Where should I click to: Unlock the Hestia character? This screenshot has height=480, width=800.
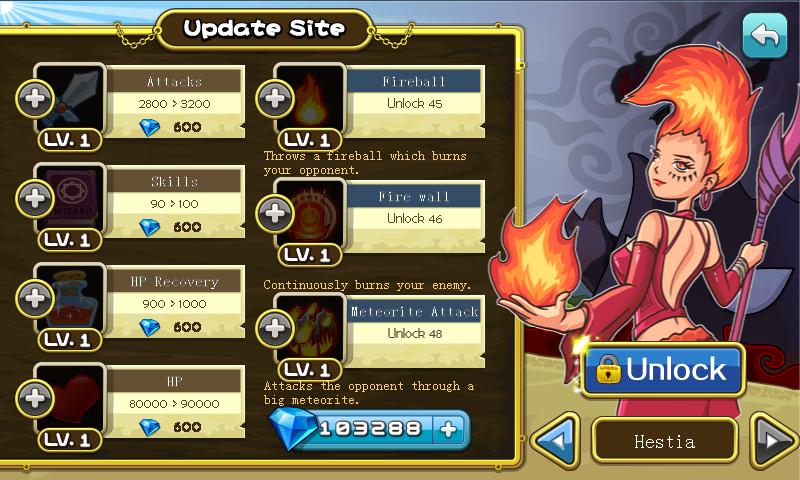663,370
